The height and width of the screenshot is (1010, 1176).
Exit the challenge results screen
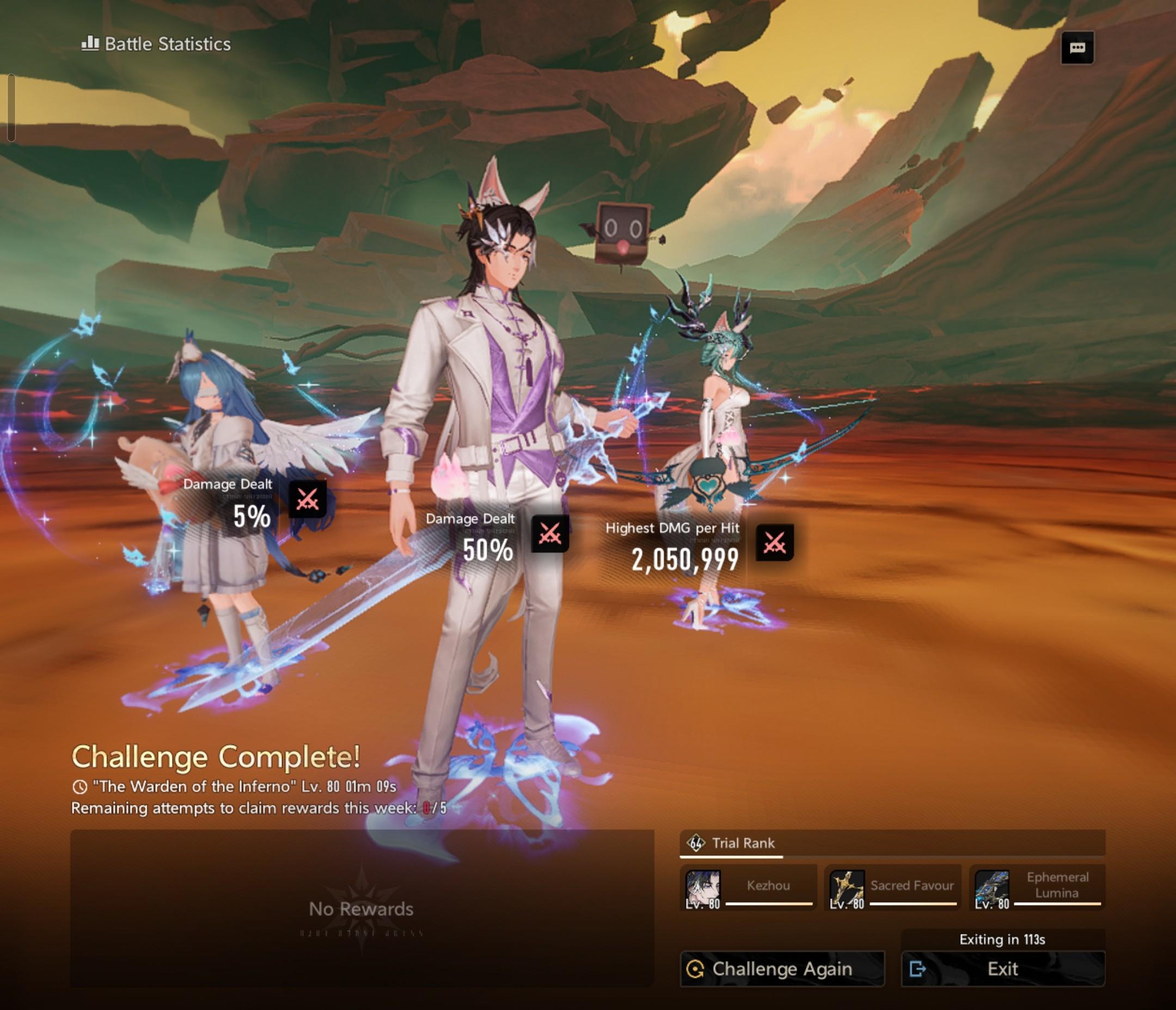[x=1002, y=969]
